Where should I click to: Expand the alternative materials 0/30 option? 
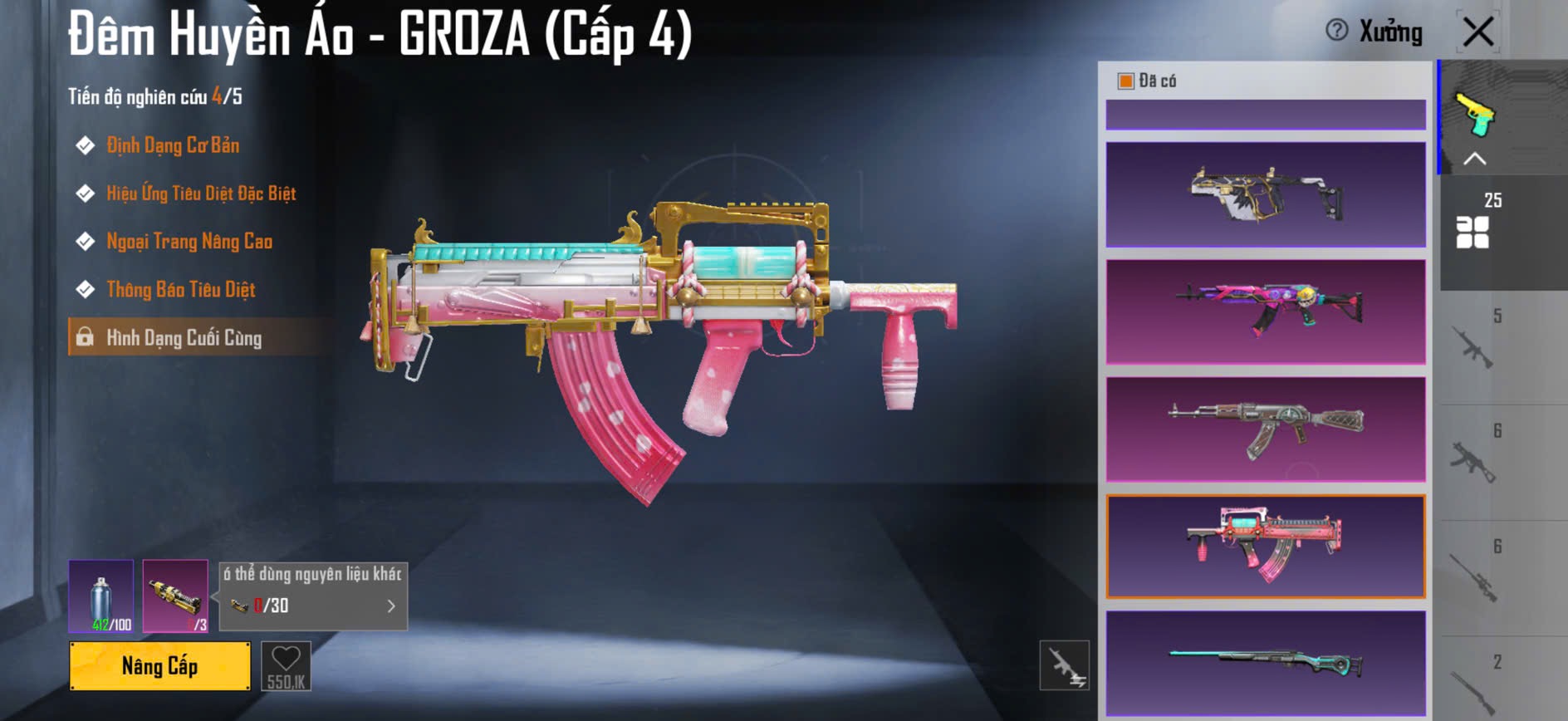pos(391,606)
